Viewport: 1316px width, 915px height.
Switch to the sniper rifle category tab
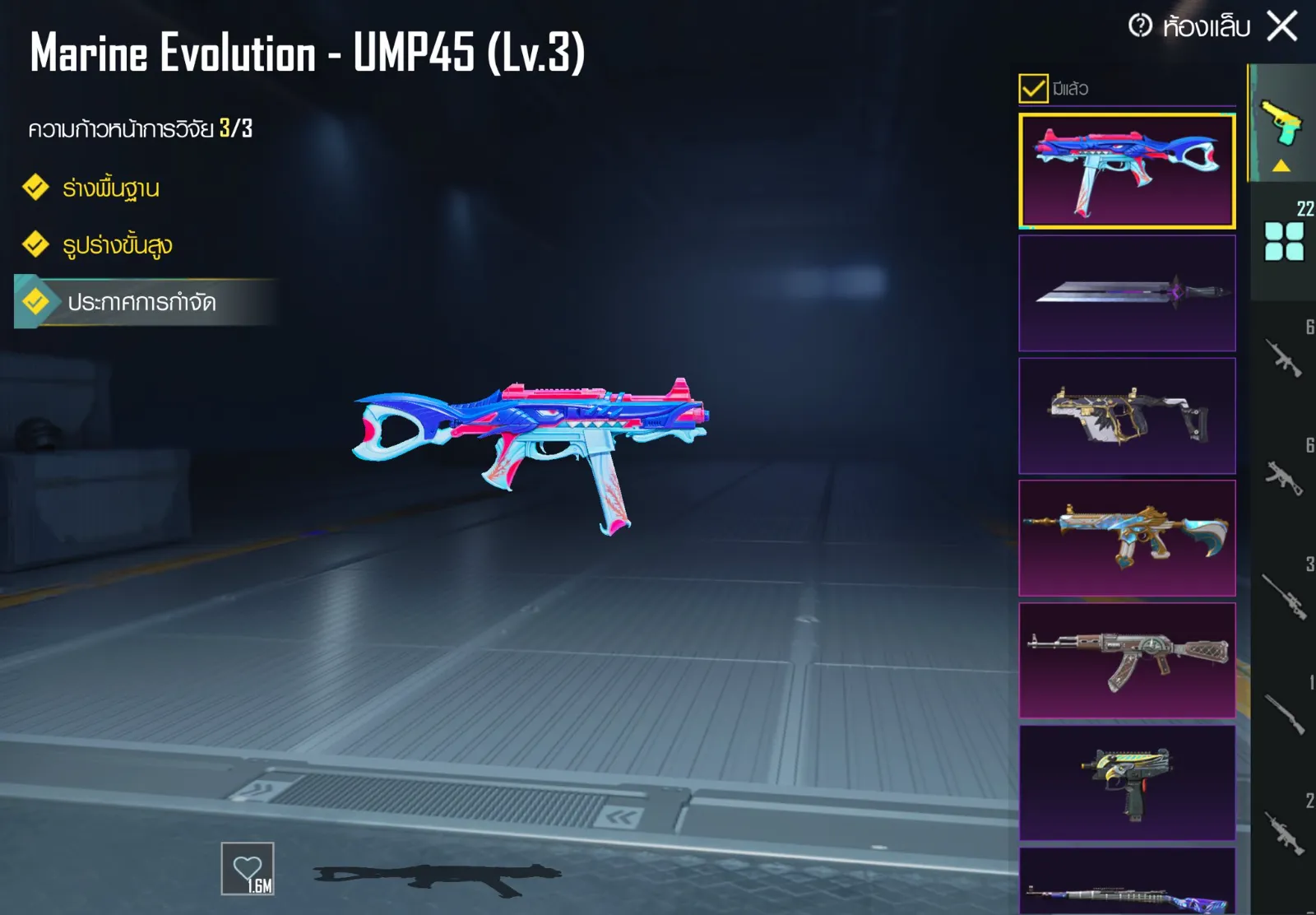tap(1284, 596)
